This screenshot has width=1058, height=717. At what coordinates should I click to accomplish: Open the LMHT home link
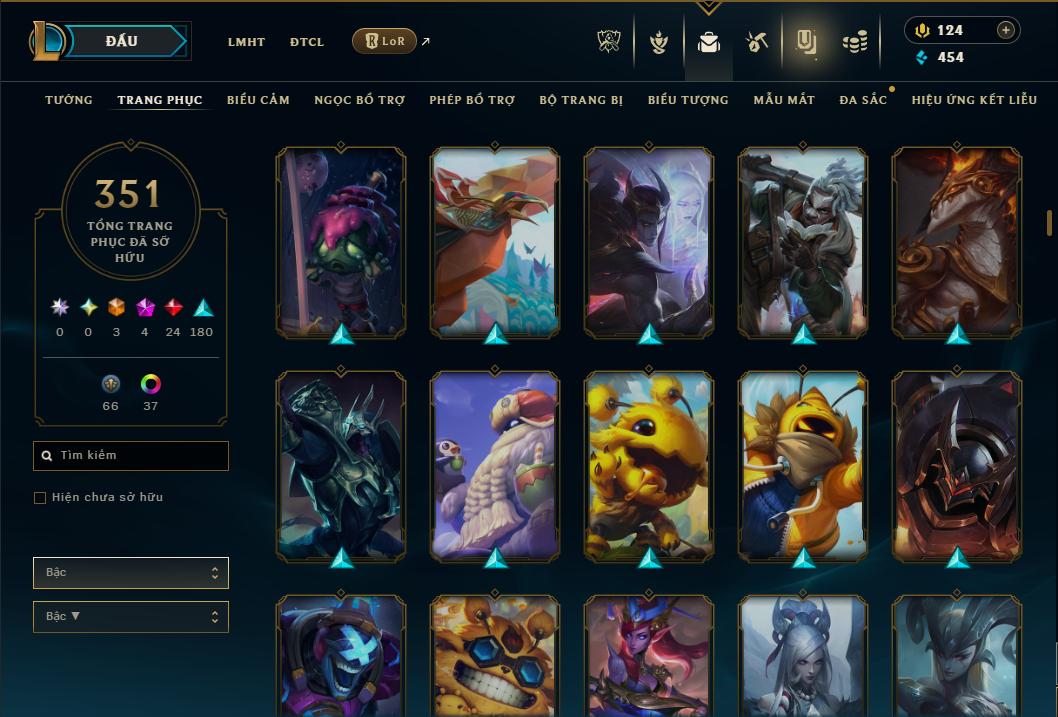coord(246,42)
